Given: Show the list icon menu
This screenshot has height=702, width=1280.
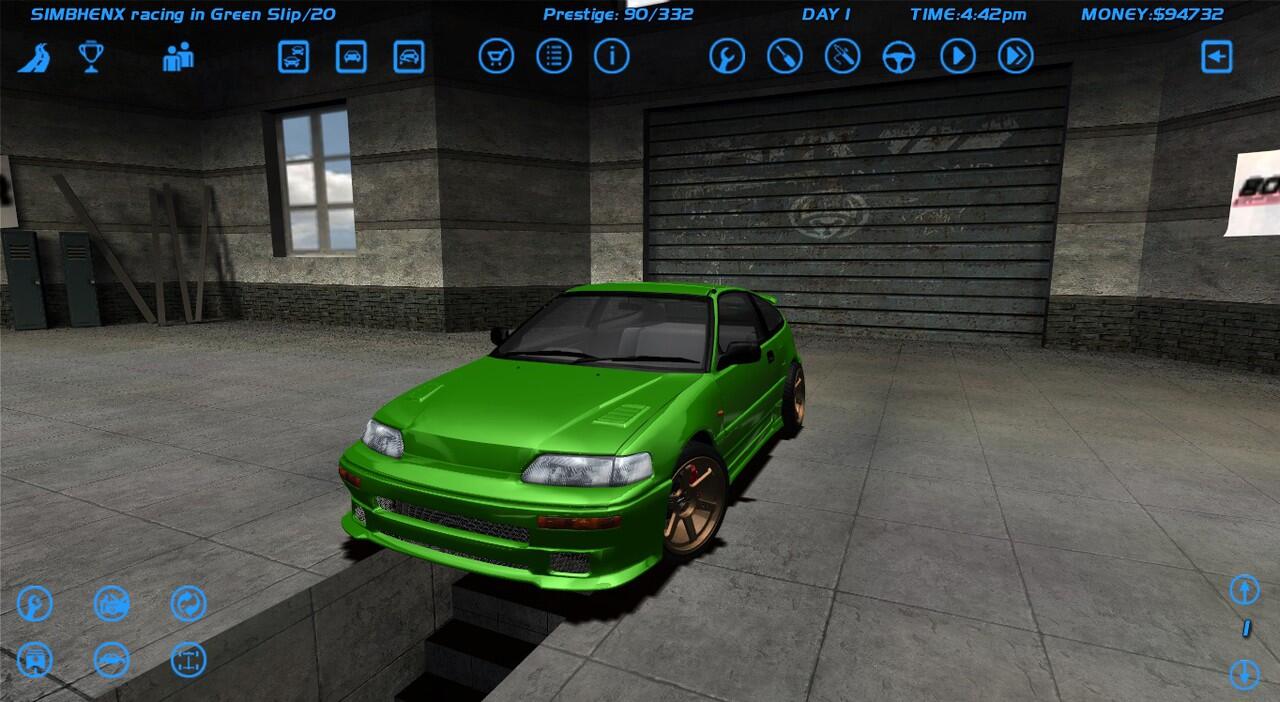Looking at the screenshot, I should pyautogui.click(x=554, y=57).
